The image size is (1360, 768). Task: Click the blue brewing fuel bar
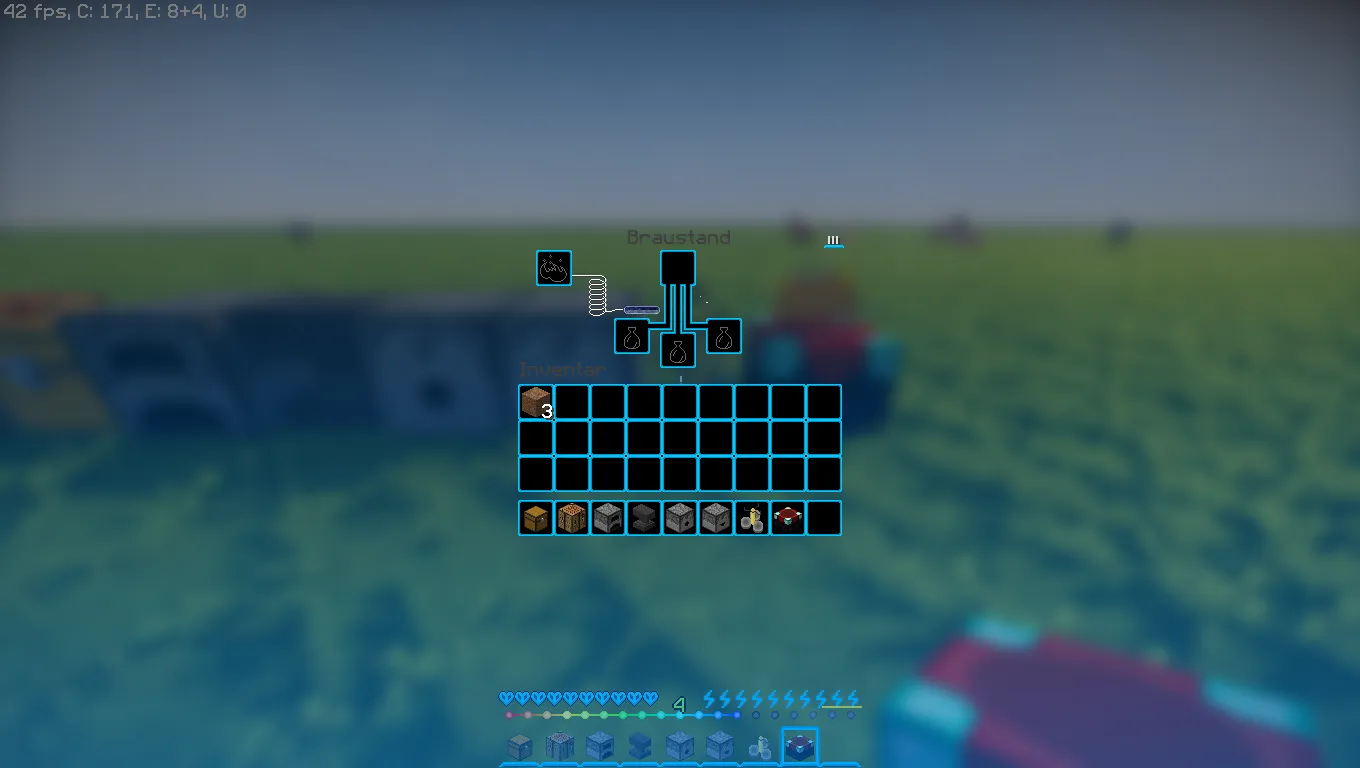pyautogui.click(x=641, y=308)
